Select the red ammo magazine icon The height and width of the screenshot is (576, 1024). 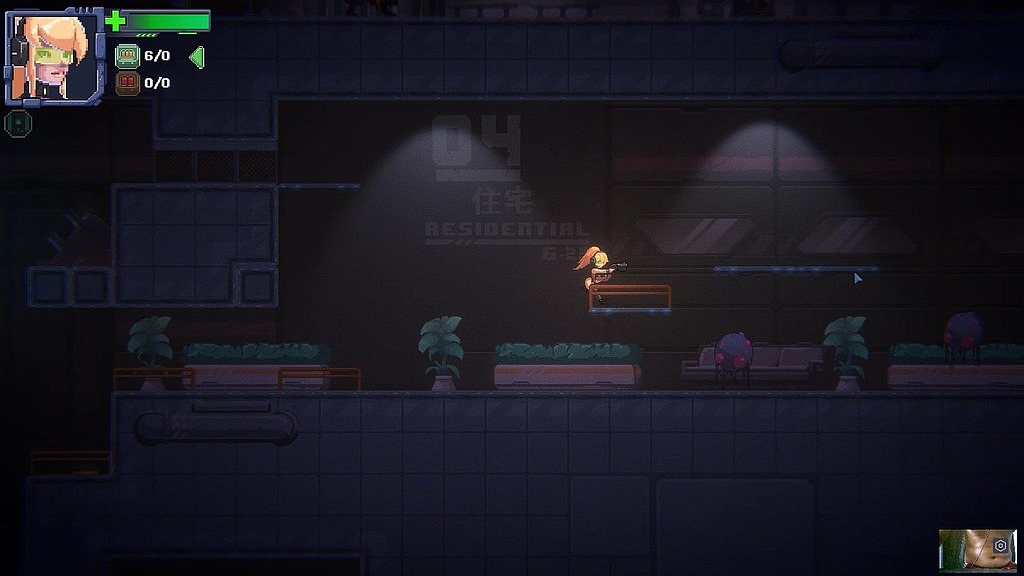pyautogui.click(x=127, y=83)
